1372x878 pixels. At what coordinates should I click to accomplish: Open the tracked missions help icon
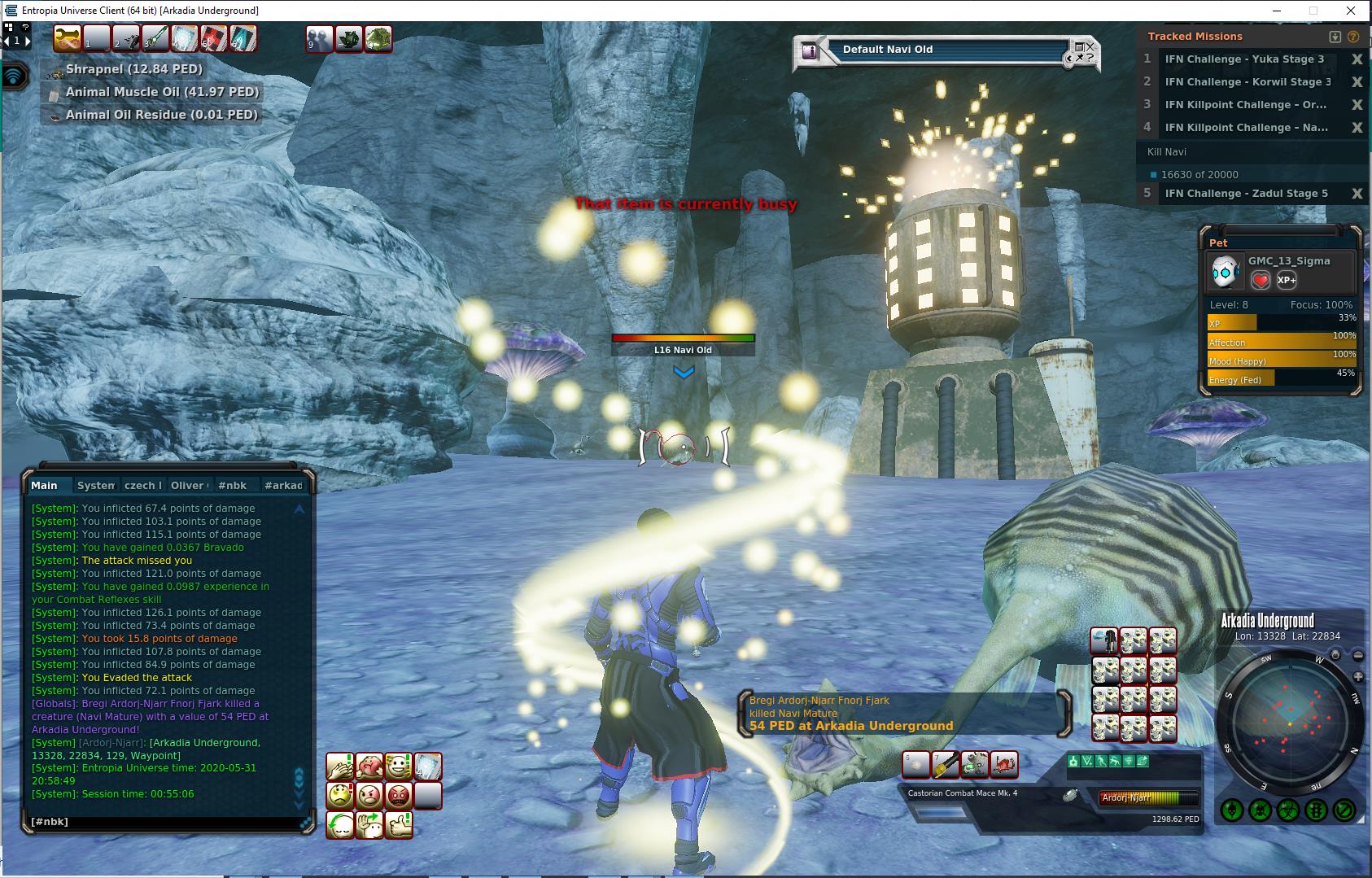click(1353, 37)
